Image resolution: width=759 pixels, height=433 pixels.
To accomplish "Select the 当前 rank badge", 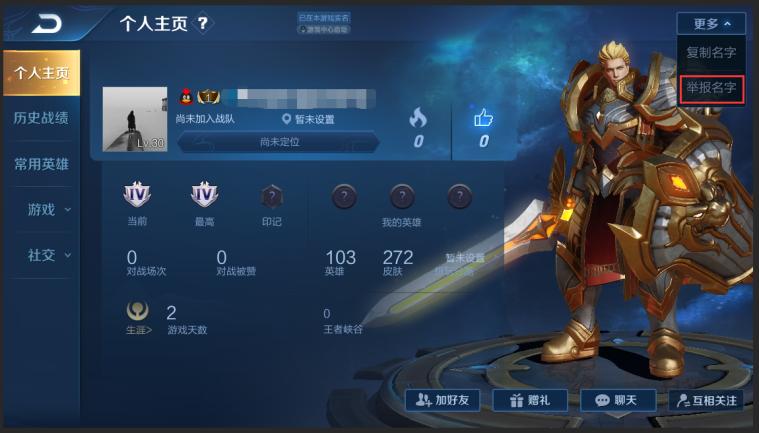I will pos(137,197).
